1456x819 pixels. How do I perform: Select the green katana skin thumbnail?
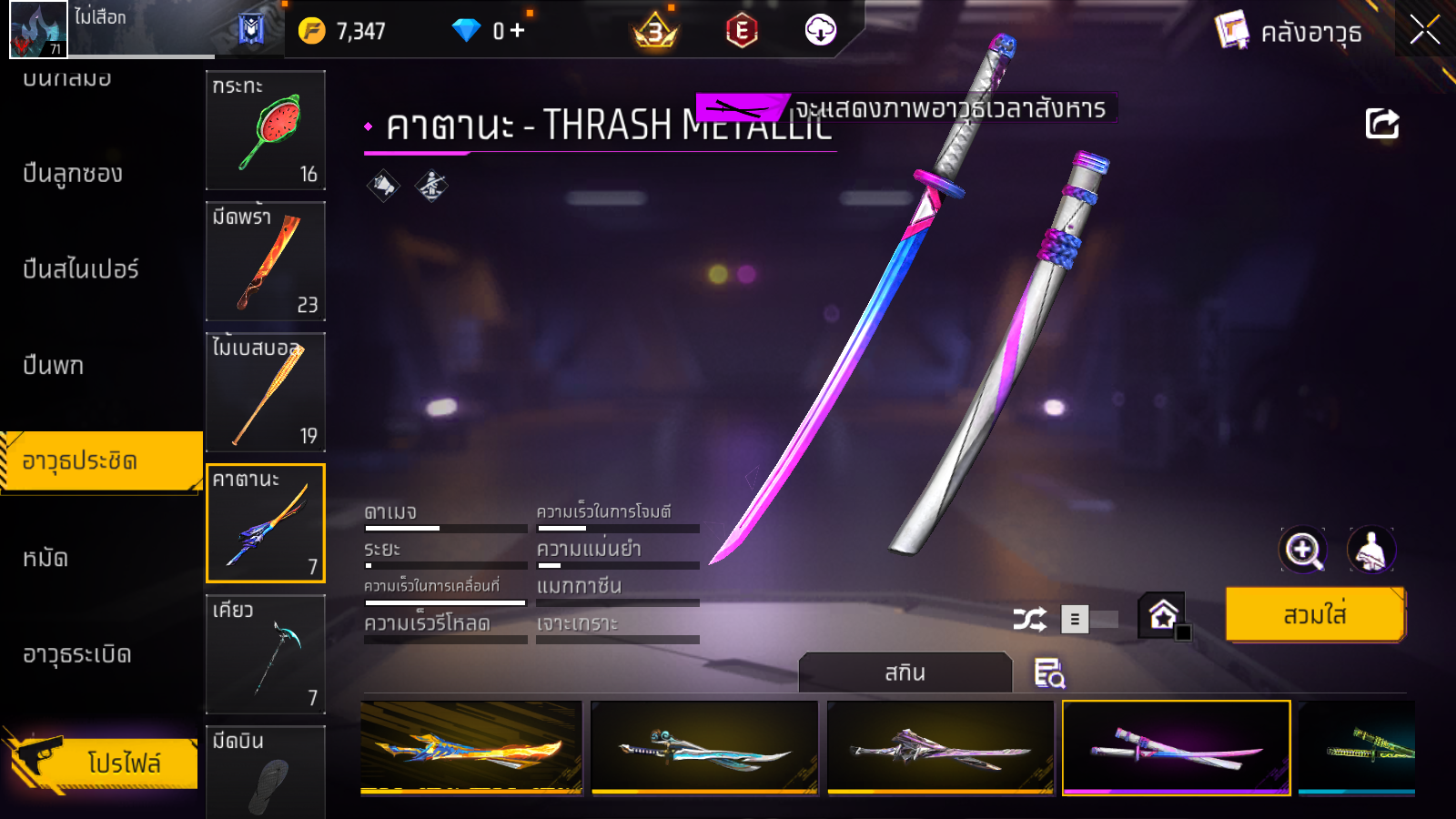[x=1356, y=747]
